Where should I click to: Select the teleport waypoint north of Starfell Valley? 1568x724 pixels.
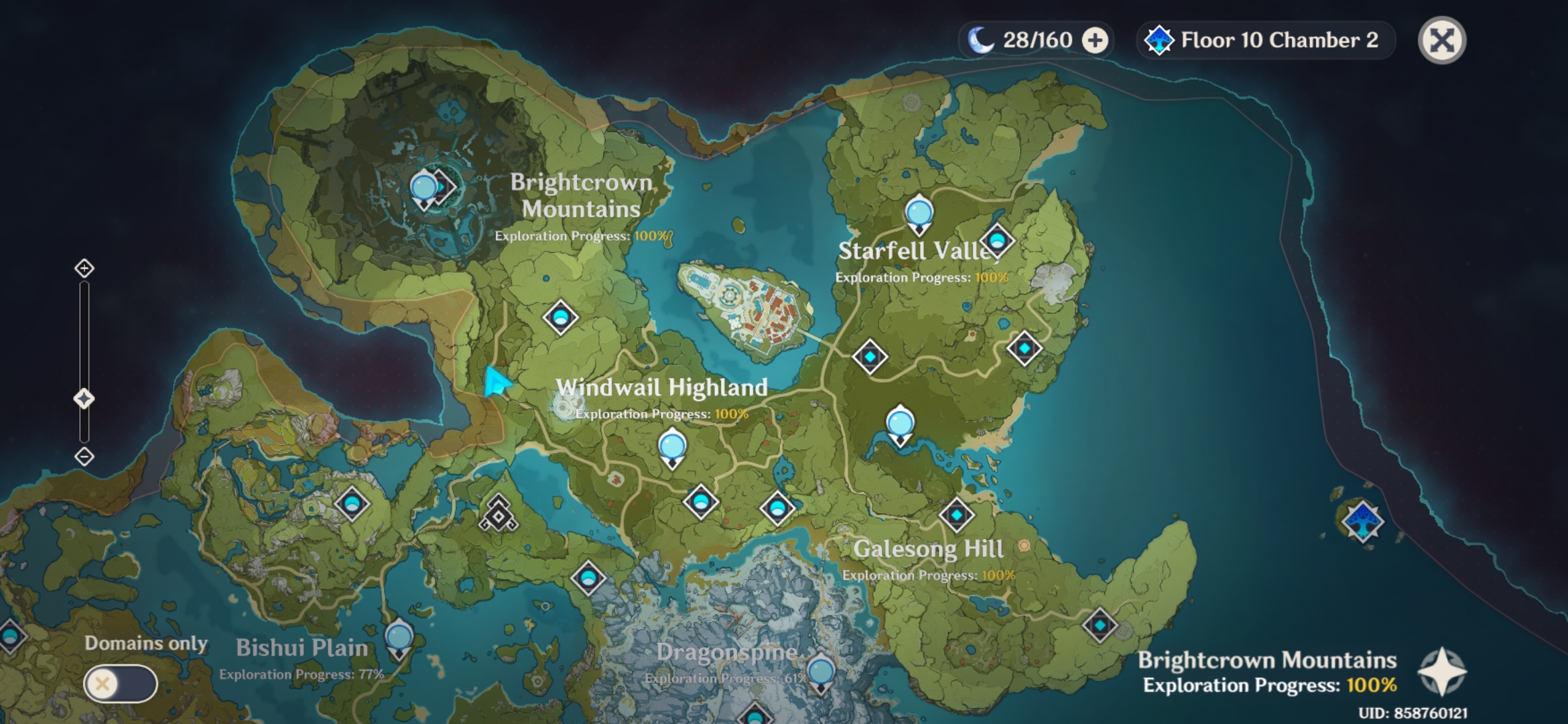click(x=919, y=213)
